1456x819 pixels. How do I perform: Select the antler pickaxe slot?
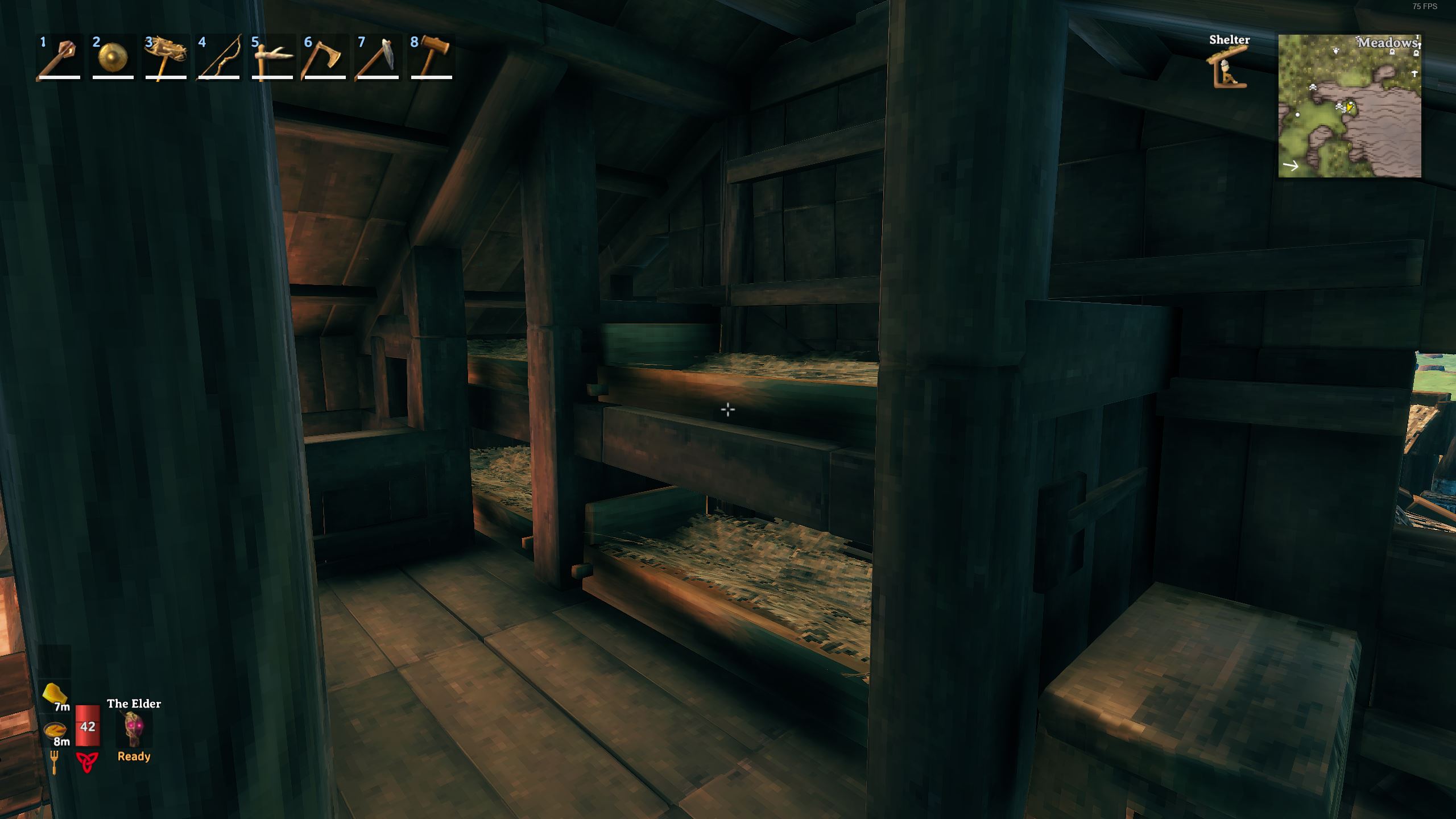click(272, 57)
